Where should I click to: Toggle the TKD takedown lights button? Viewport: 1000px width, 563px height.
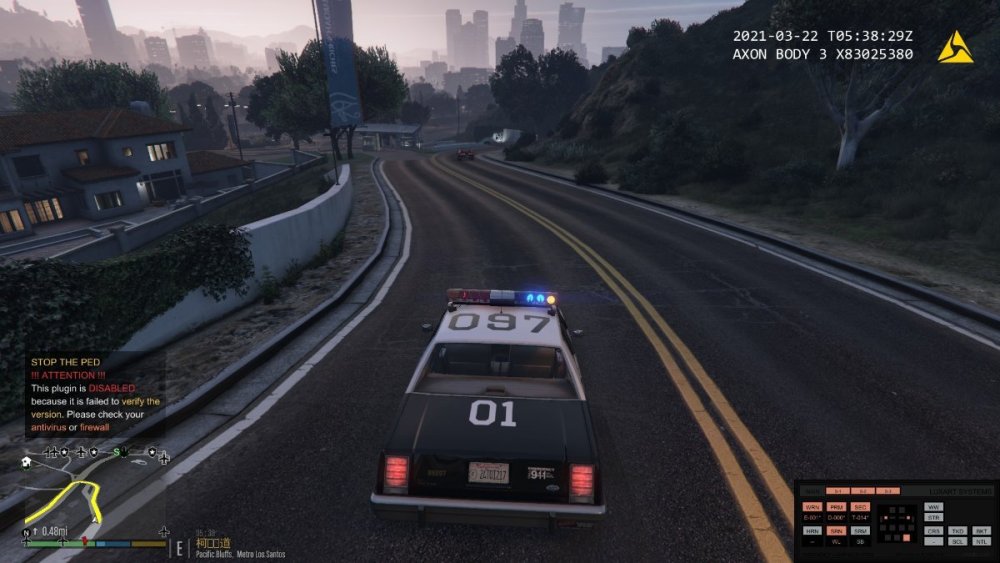(958, 530)
